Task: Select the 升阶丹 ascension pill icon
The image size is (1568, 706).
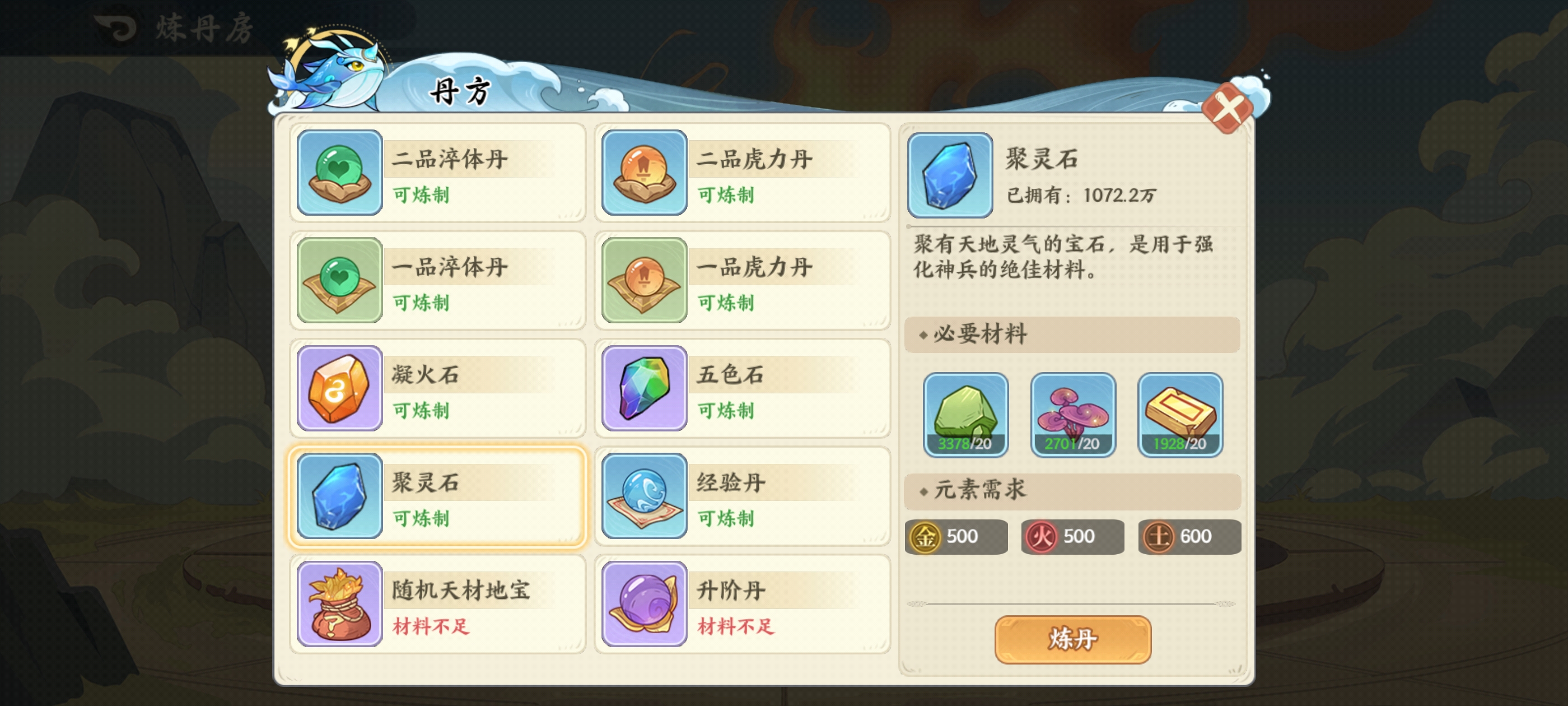Action: click(x=644, y=603)
